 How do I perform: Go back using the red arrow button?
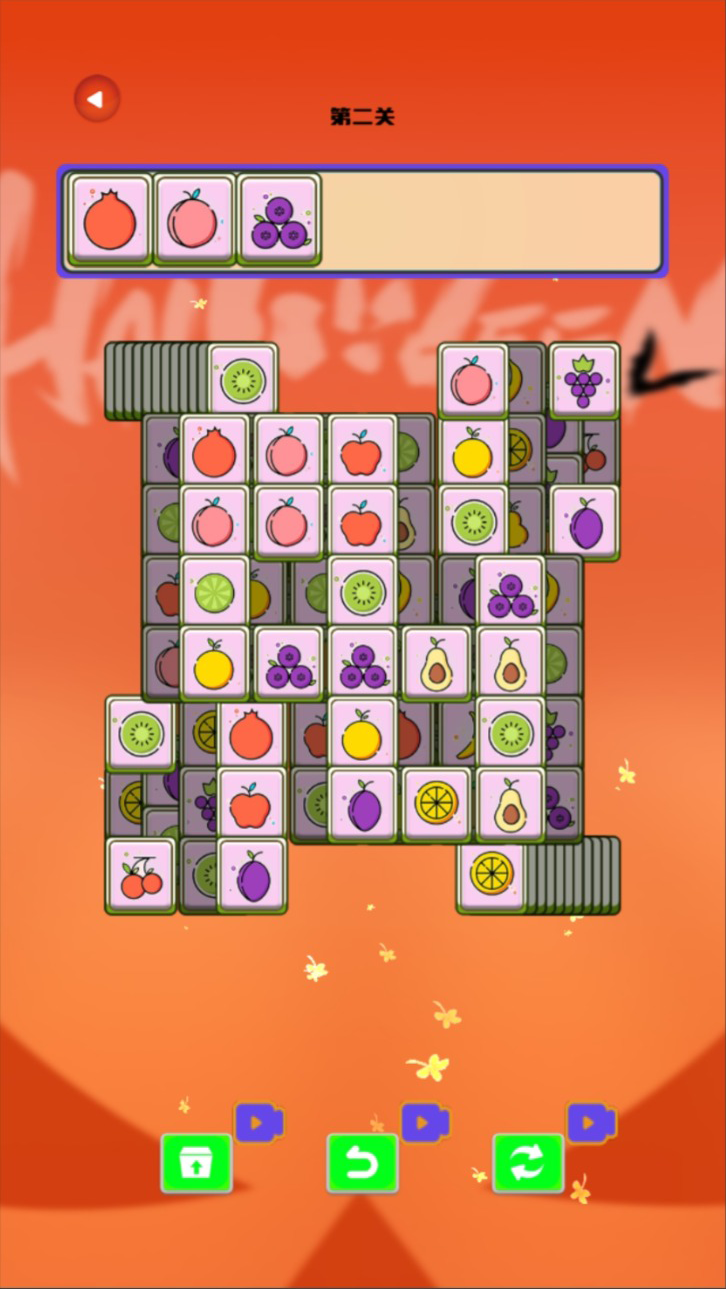pyautogui.click(x=96, y=99)
